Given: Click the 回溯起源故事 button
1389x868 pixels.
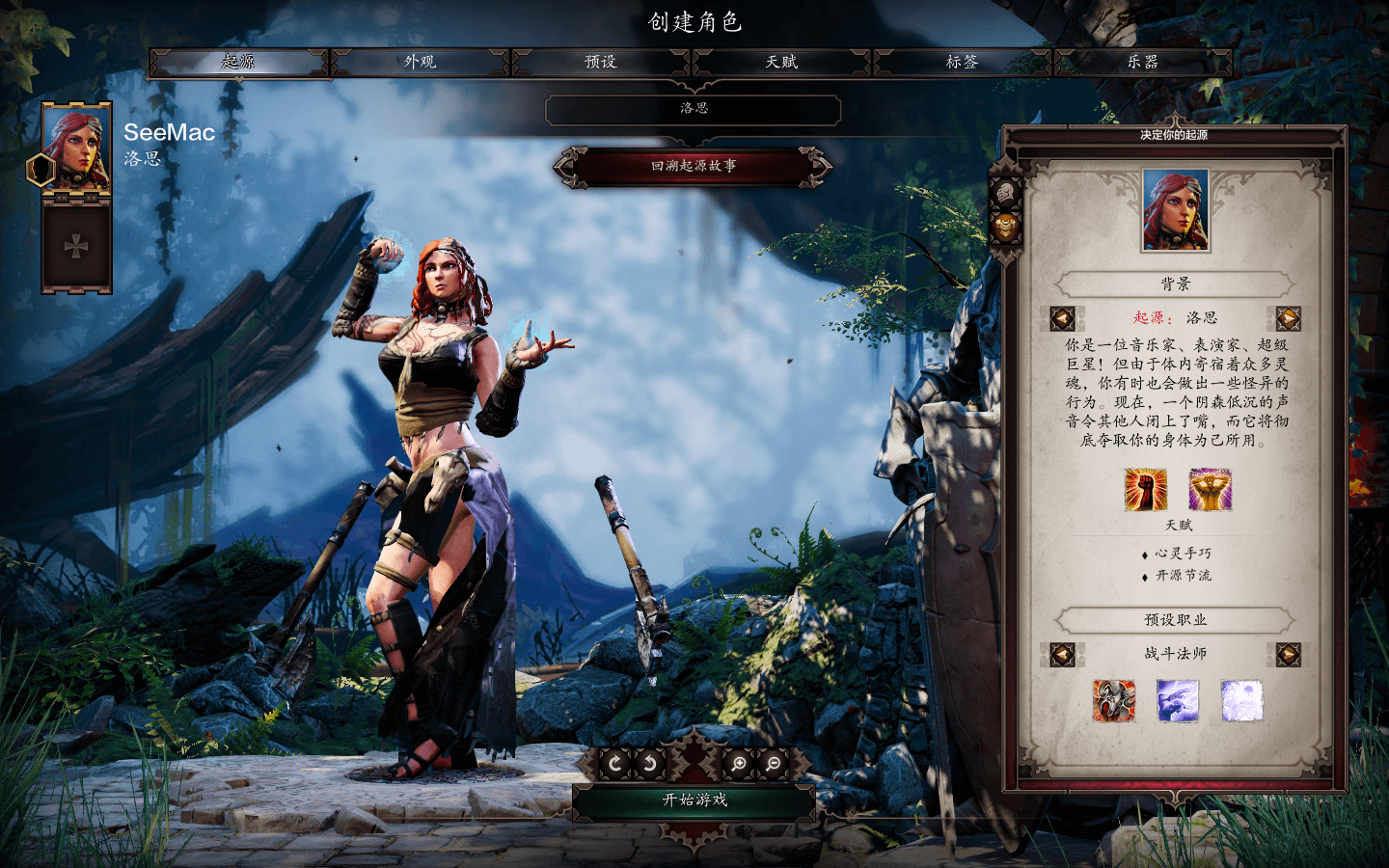Looking at the screenshot, I should 693,166.
